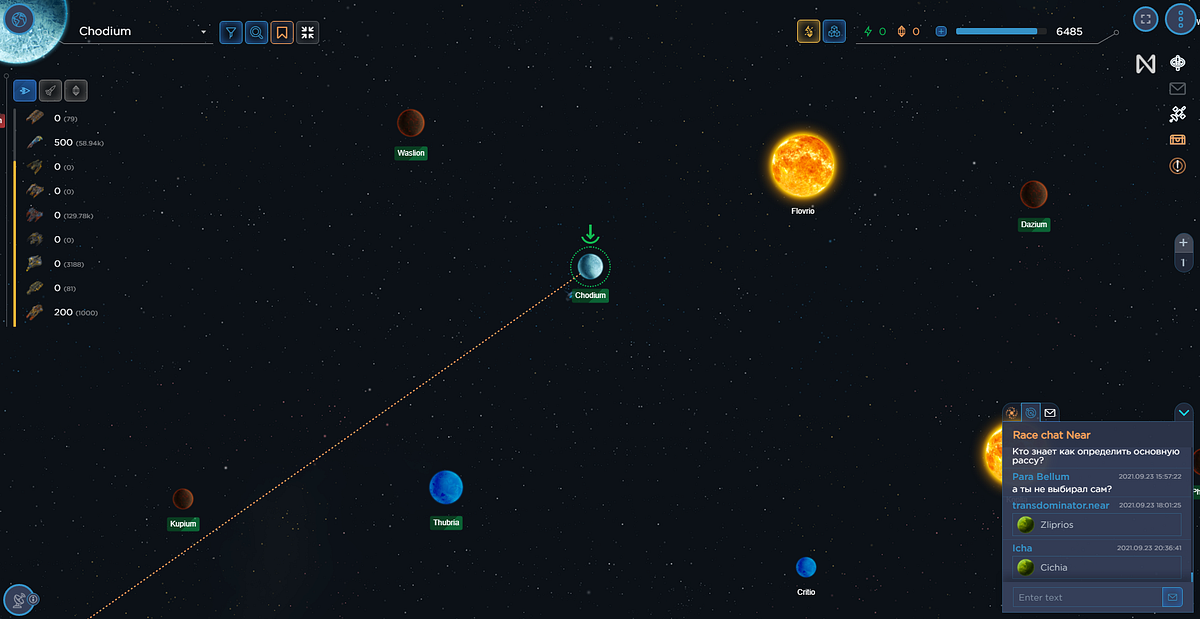The height and width of the screenshot is (619, 1200).
Task: Open the orange treasure chest icon
Action: (1178, 139)
